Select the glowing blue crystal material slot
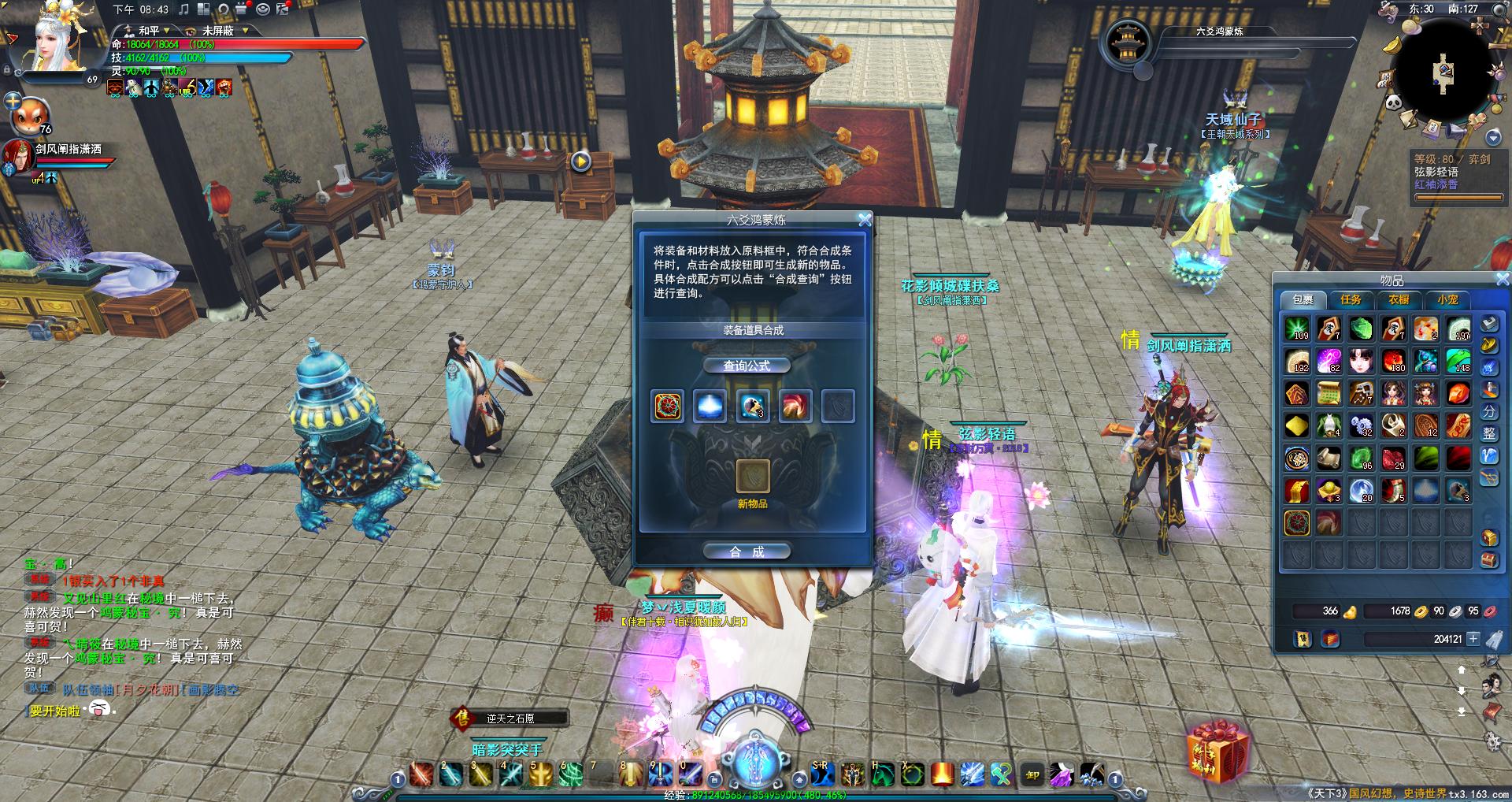The width and height of the screenshot is (1512, 802). click(x=710, y=407)
